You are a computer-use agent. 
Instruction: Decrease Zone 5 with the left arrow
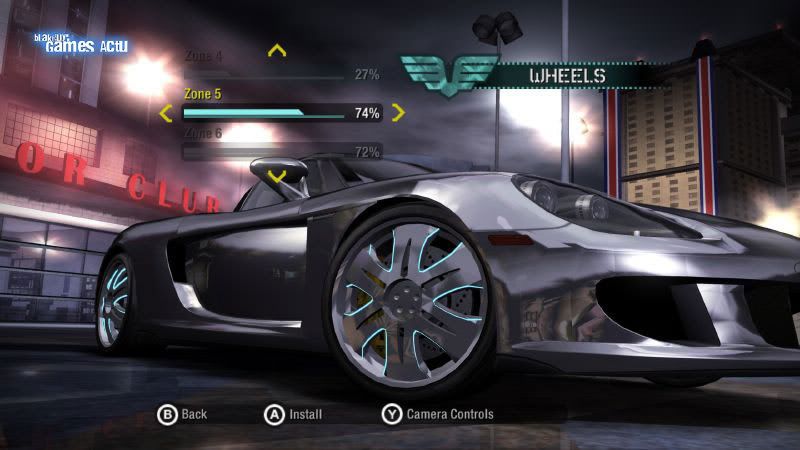[165, 112]
